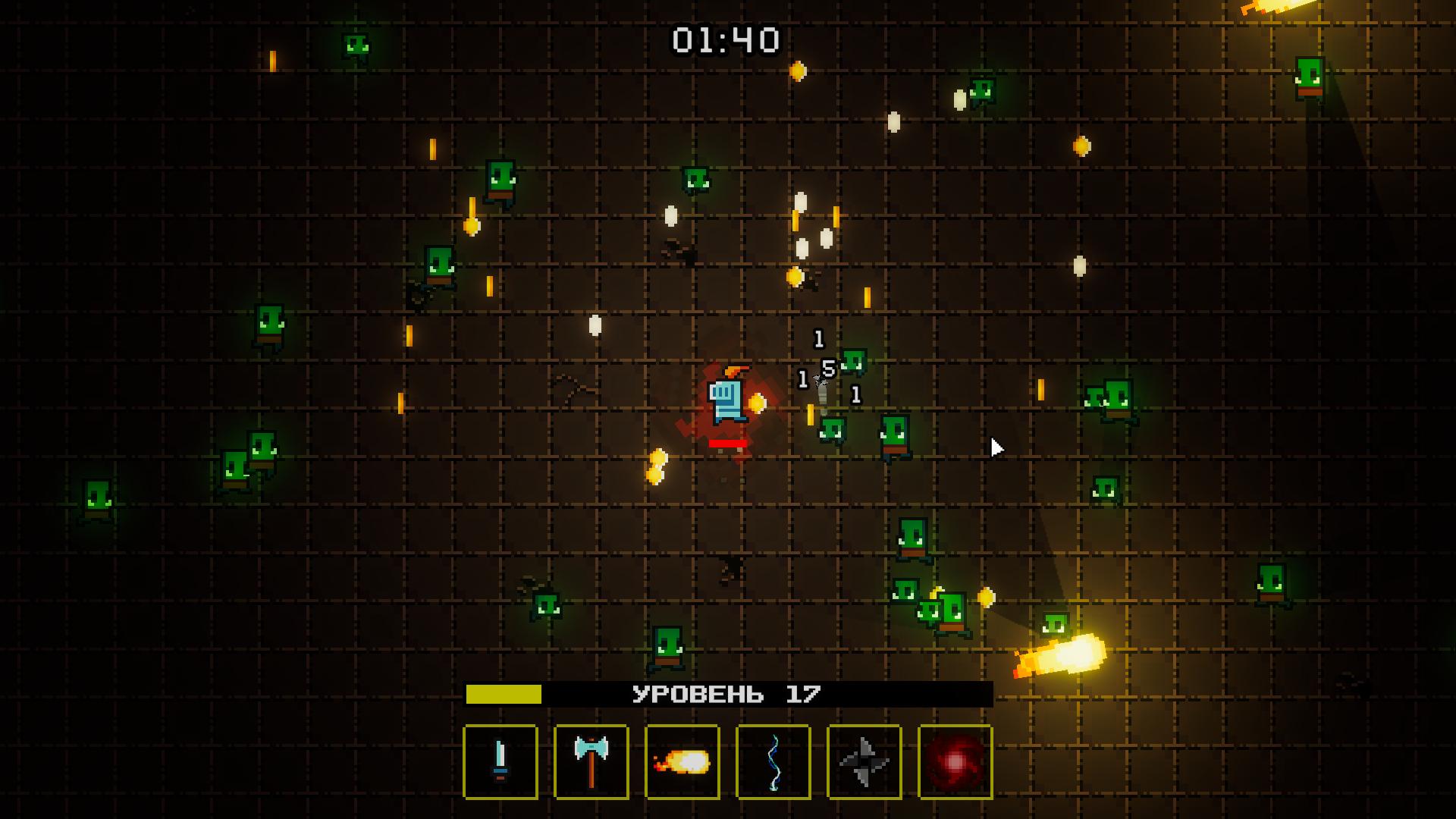Select the dark orb weapon icon
1456x819 pixels.
pyautogui.click(x=955, y=759)
